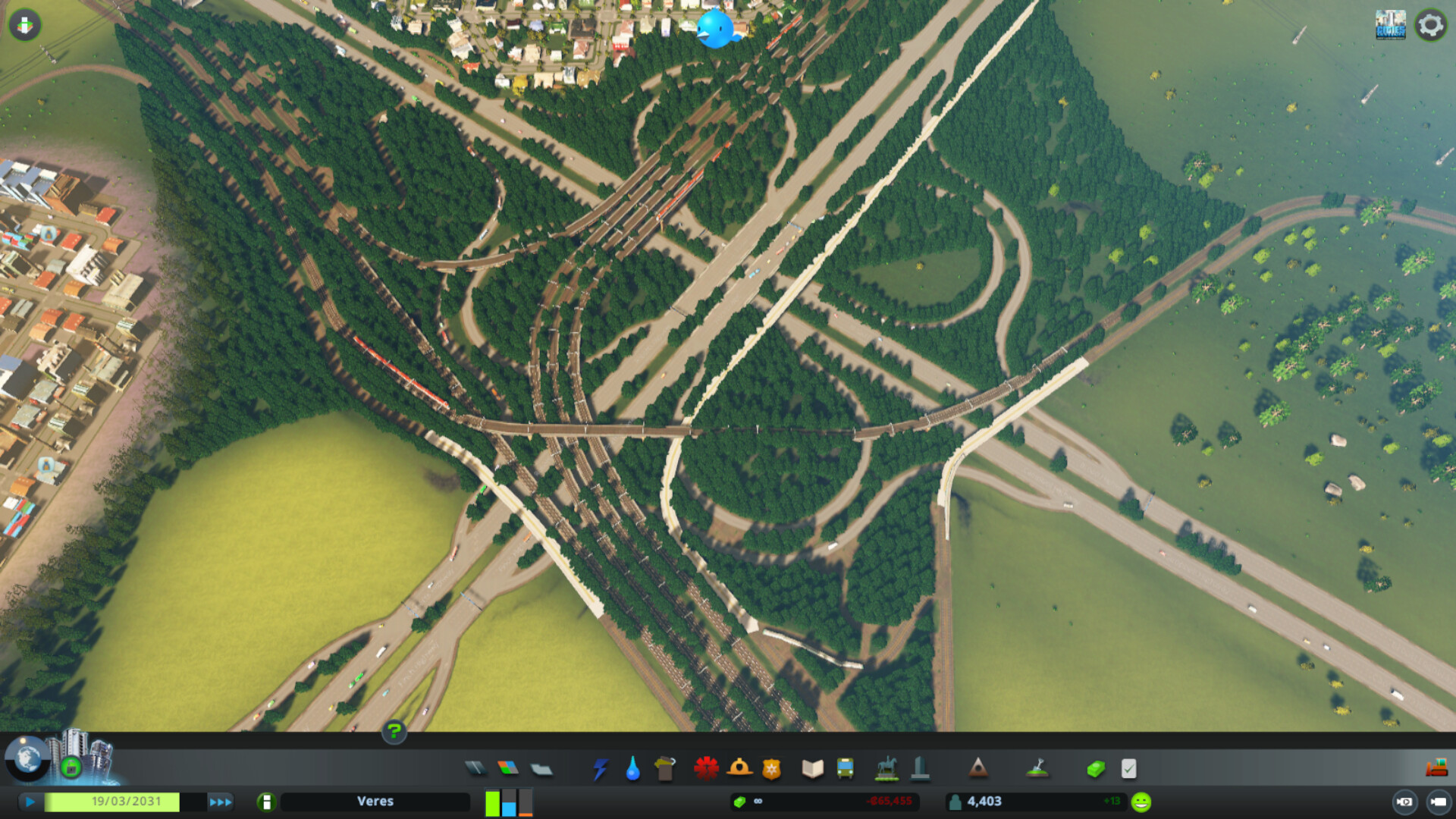
Task: Open the gear options menu
Action: [1430, 26]
